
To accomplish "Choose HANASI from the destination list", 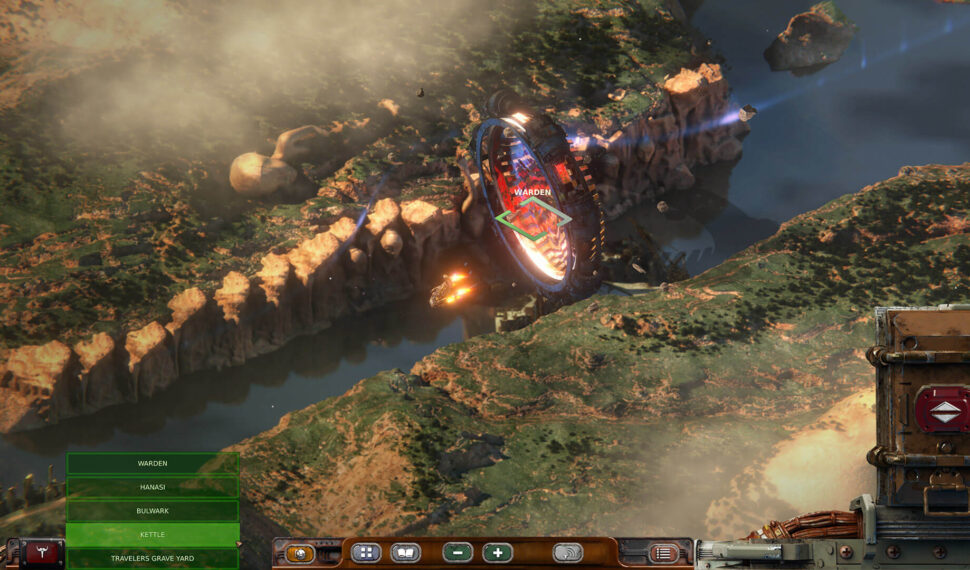I will 152,487.
